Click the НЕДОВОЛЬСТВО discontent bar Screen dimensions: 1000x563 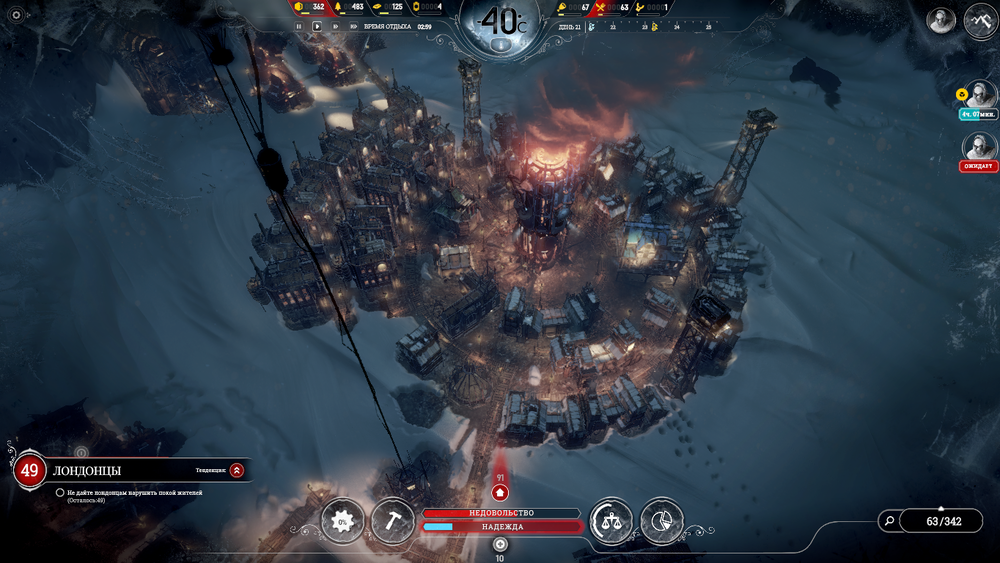tap(501, 513)
